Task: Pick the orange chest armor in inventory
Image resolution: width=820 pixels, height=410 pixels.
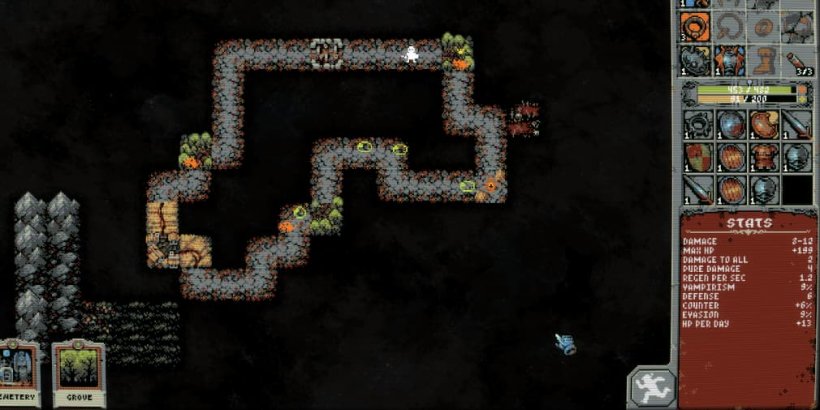Action: point(765,157)
